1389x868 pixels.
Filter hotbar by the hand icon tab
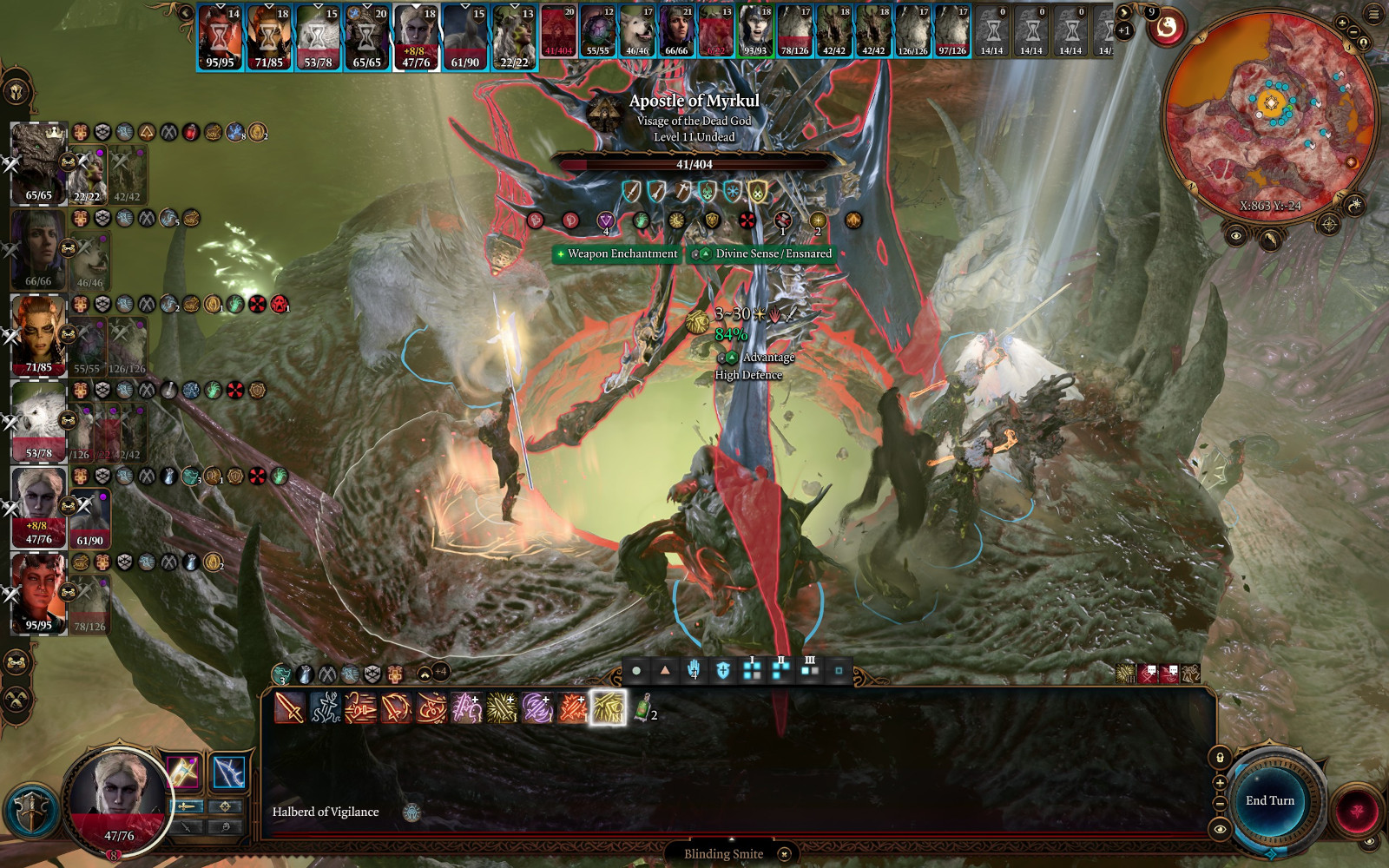coord(694,670)
